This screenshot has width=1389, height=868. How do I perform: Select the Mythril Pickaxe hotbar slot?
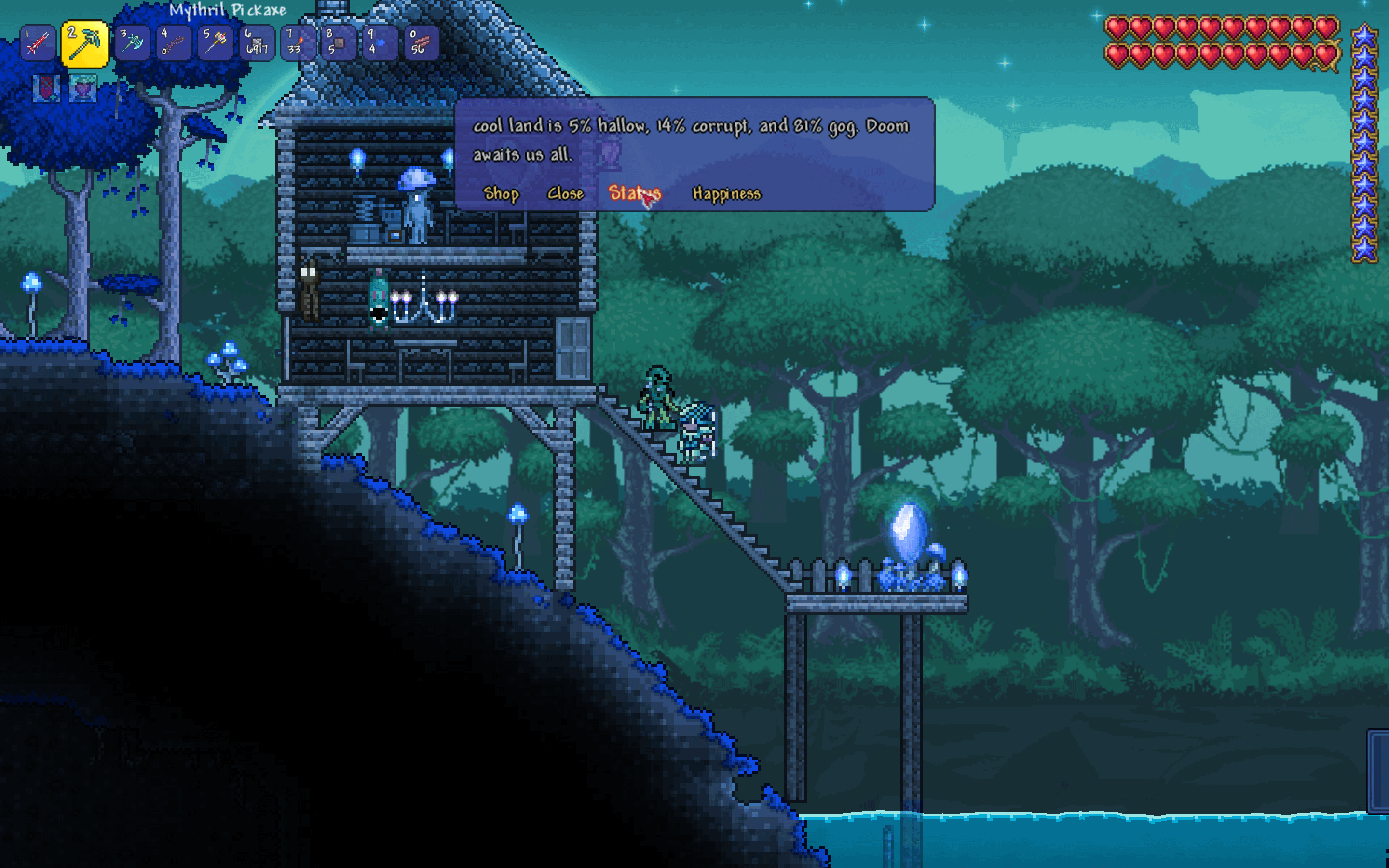coord(84,43)
